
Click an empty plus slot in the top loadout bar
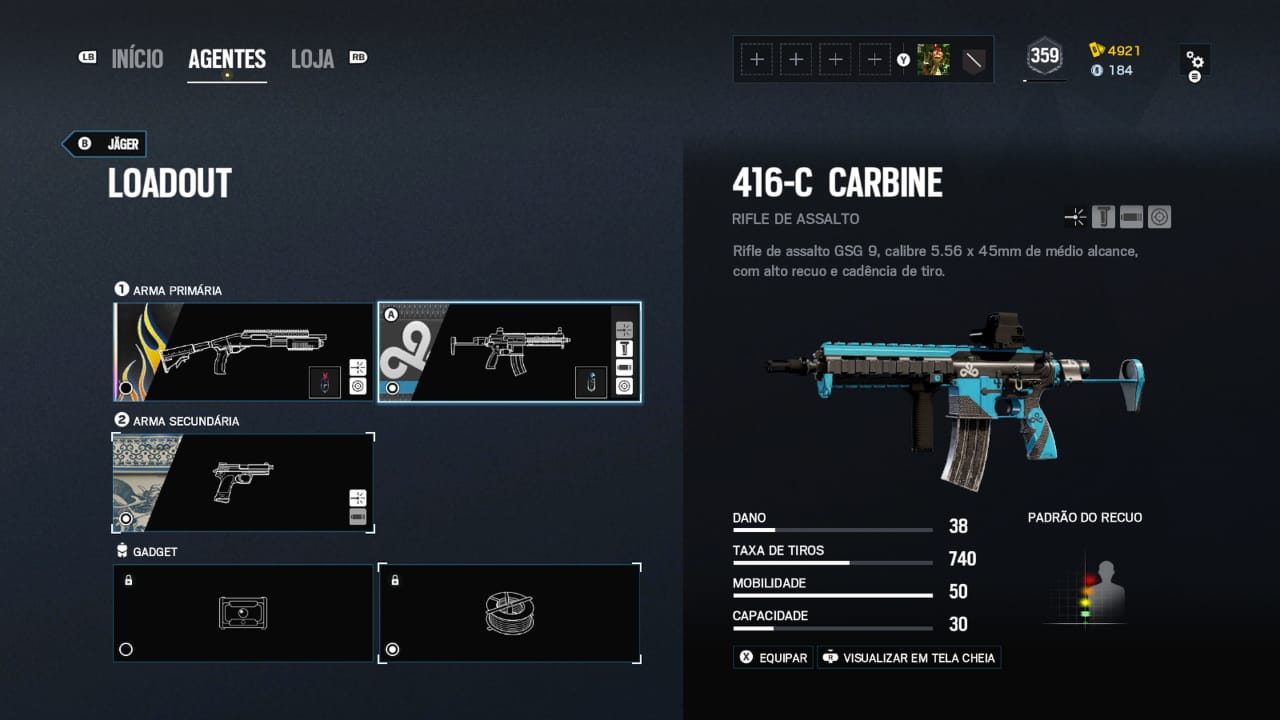757,59
